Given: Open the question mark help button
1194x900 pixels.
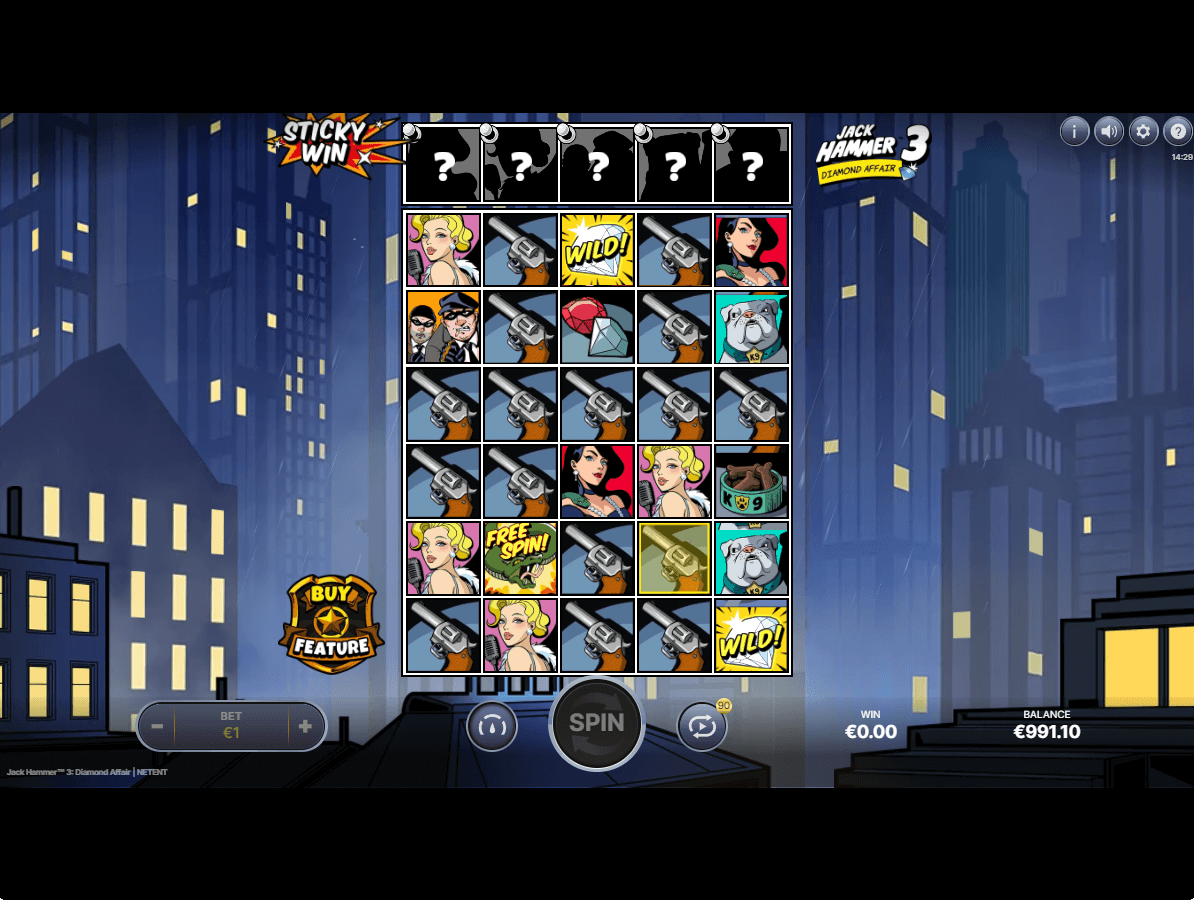Looking at the screenshot, I should pyautogui.click(x=1177, y=131).
